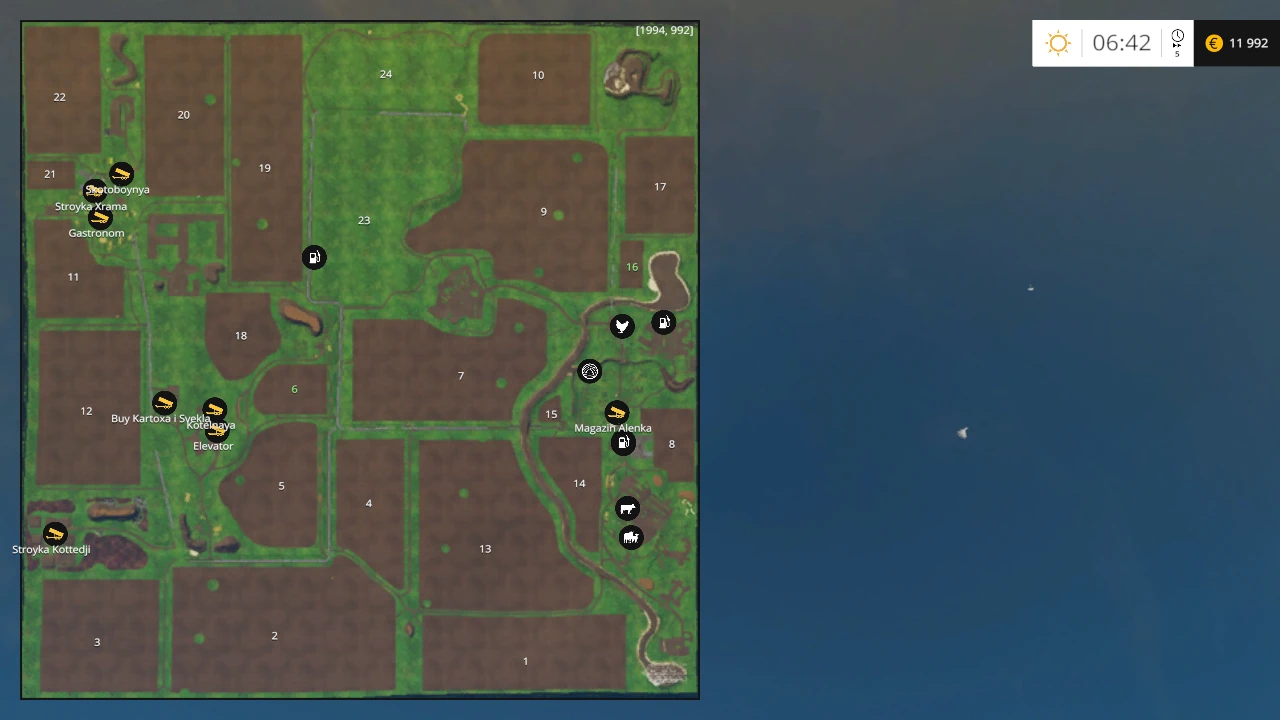Click the Magazin Alenka shop icon

(616, 412)
